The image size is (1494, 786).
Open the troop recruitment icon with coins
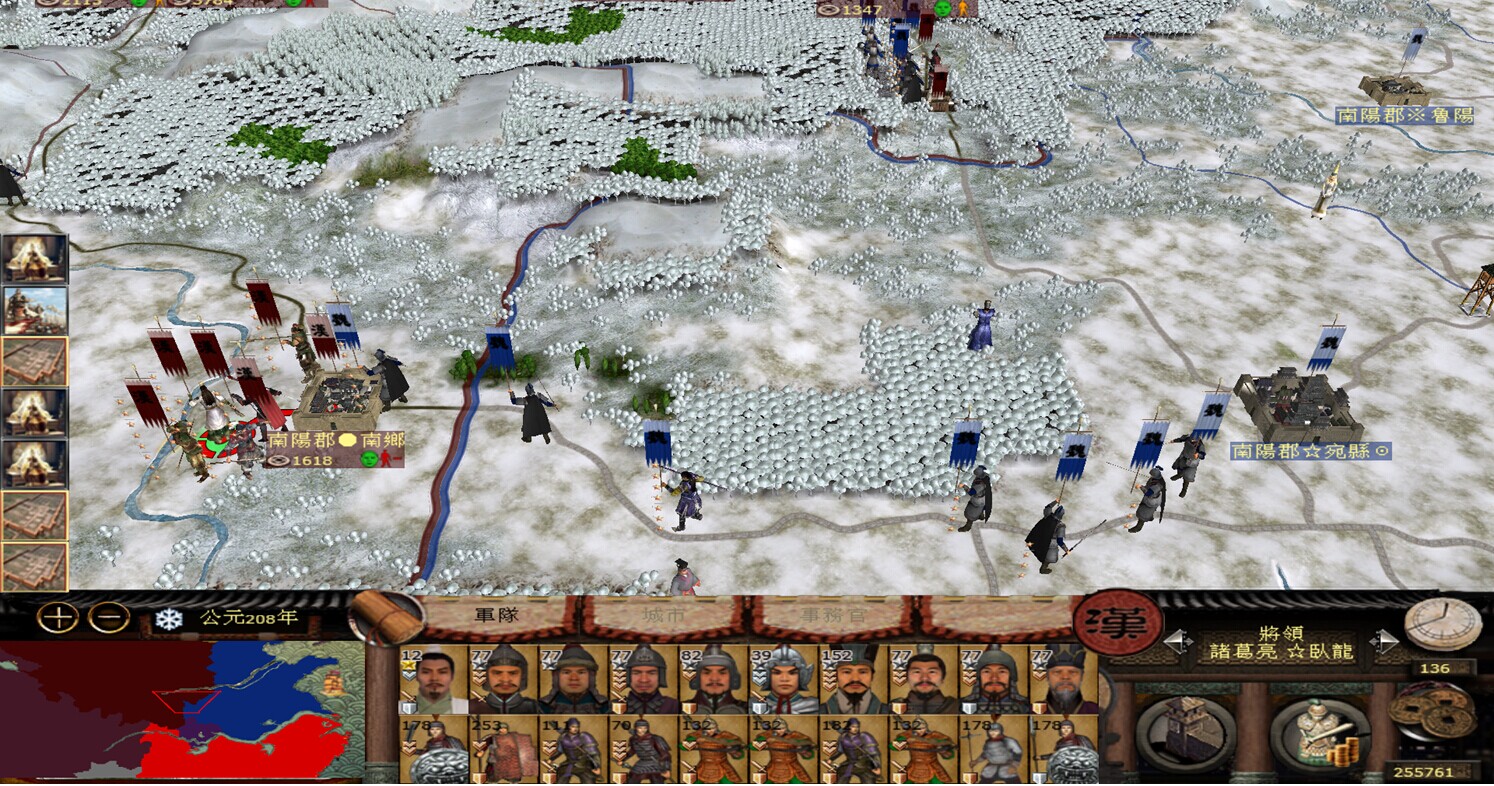pos(1321,730)
